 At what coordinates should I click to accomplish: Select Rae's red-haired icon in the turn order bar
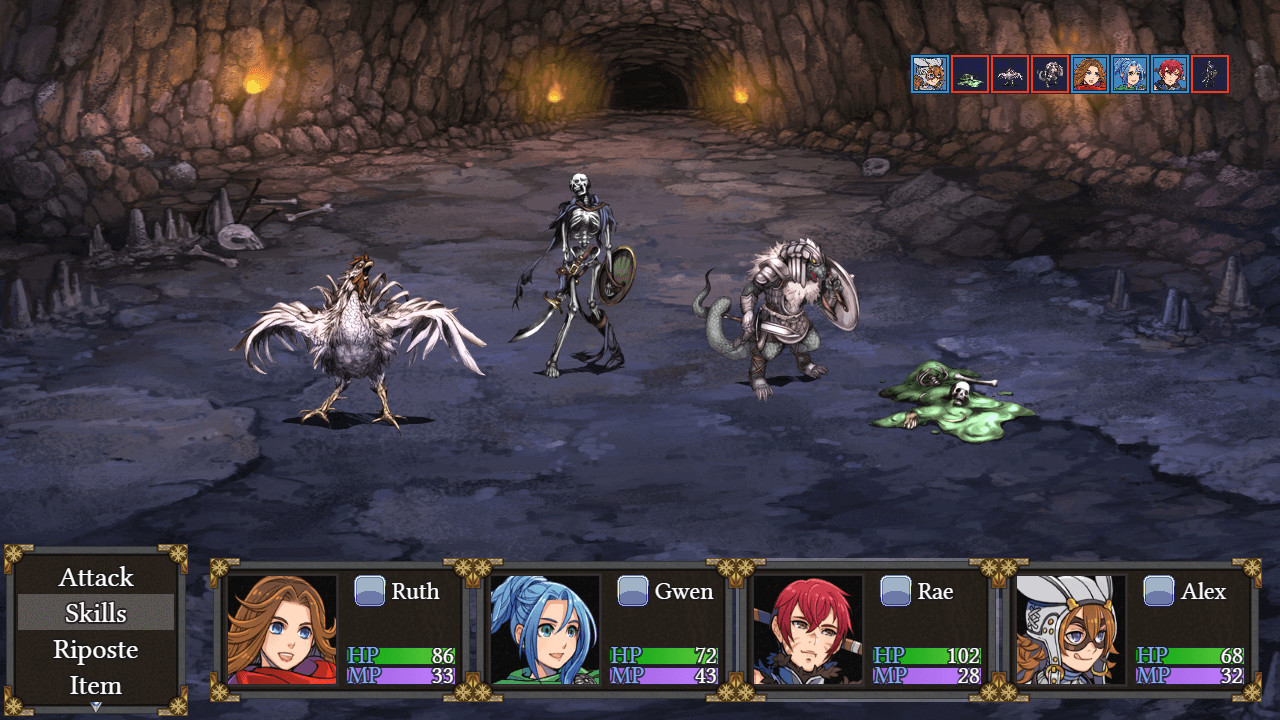1170,73
